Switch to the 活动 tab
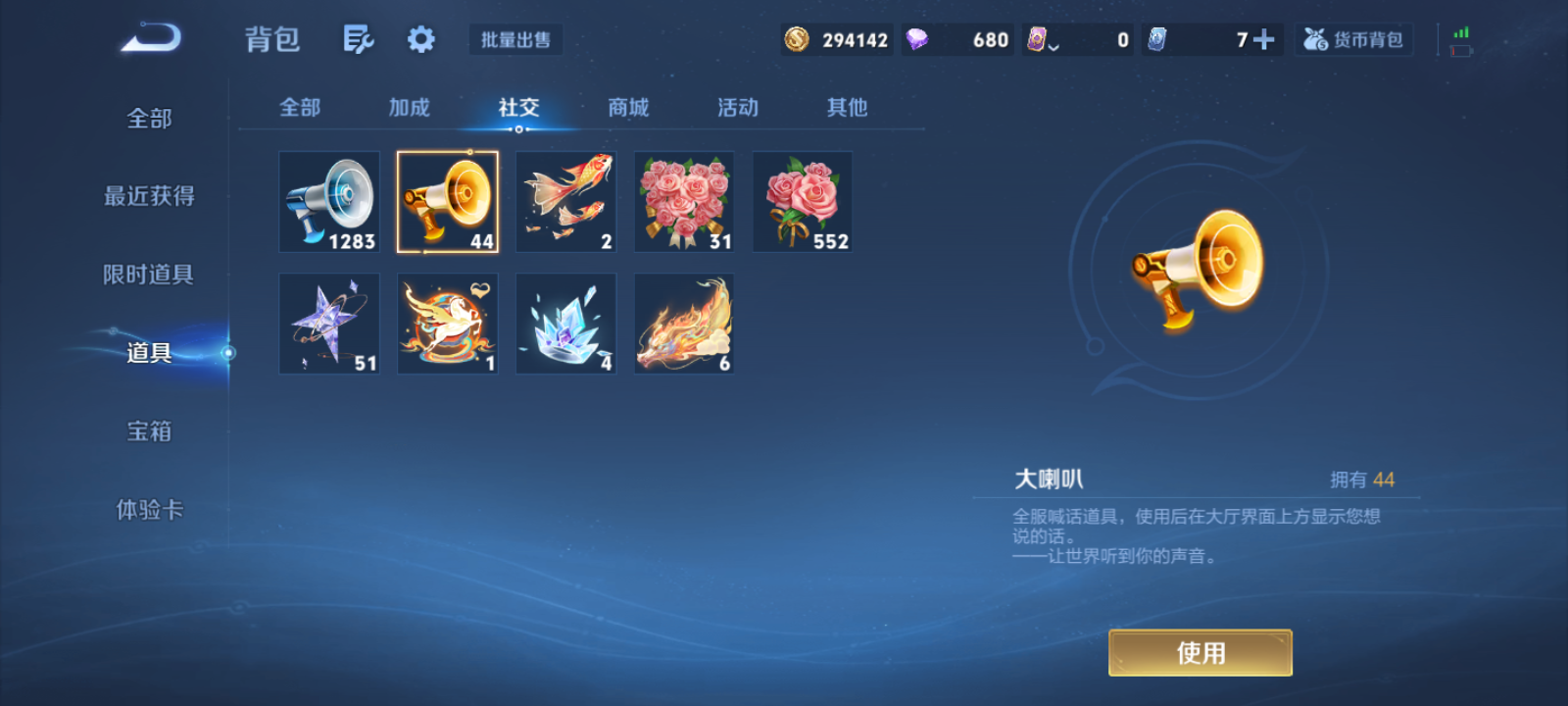 pos(737,108)
